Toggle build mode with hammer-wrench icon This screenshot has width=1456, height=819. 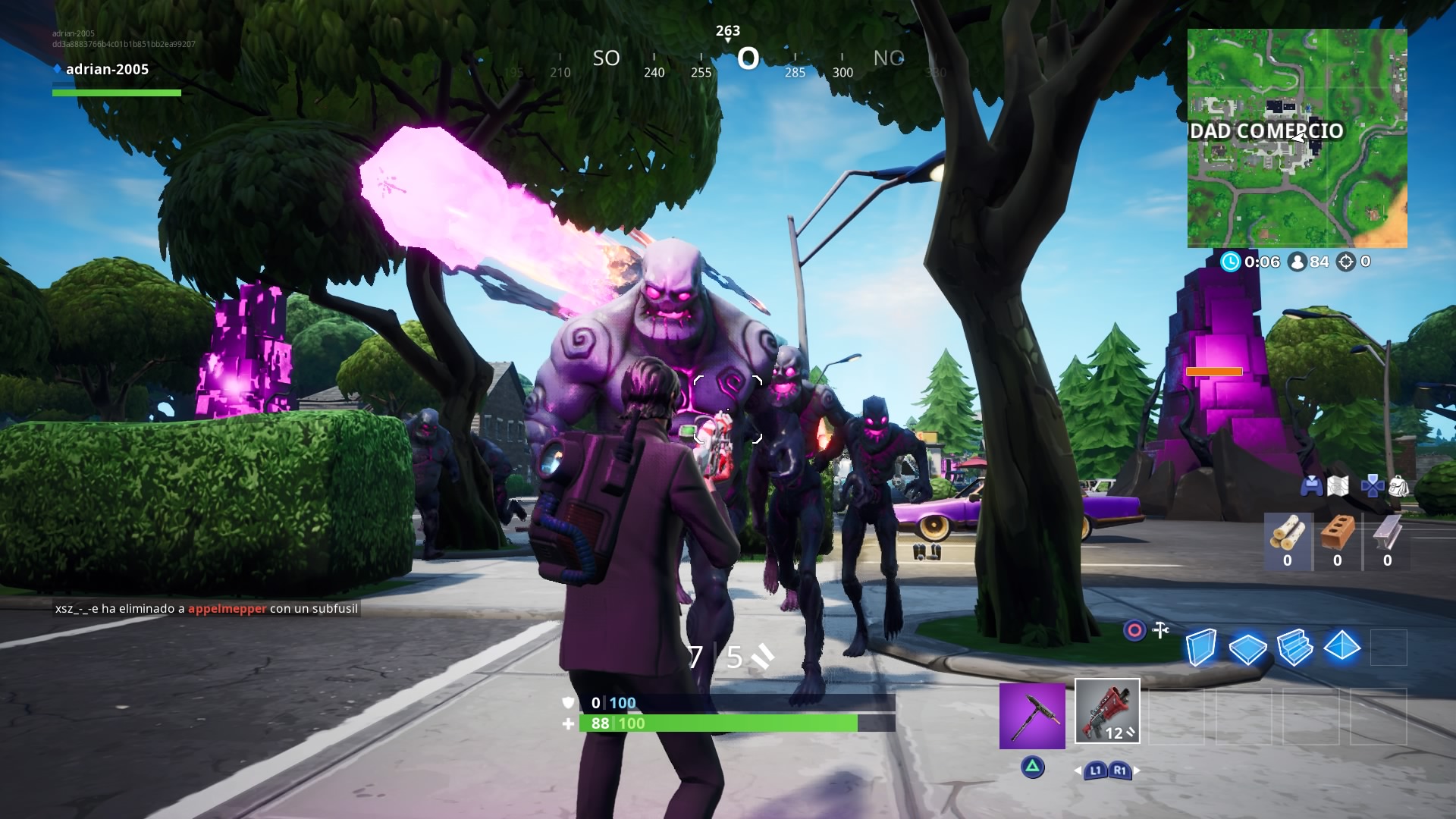pyautogui.click(x=1160, y=630)
